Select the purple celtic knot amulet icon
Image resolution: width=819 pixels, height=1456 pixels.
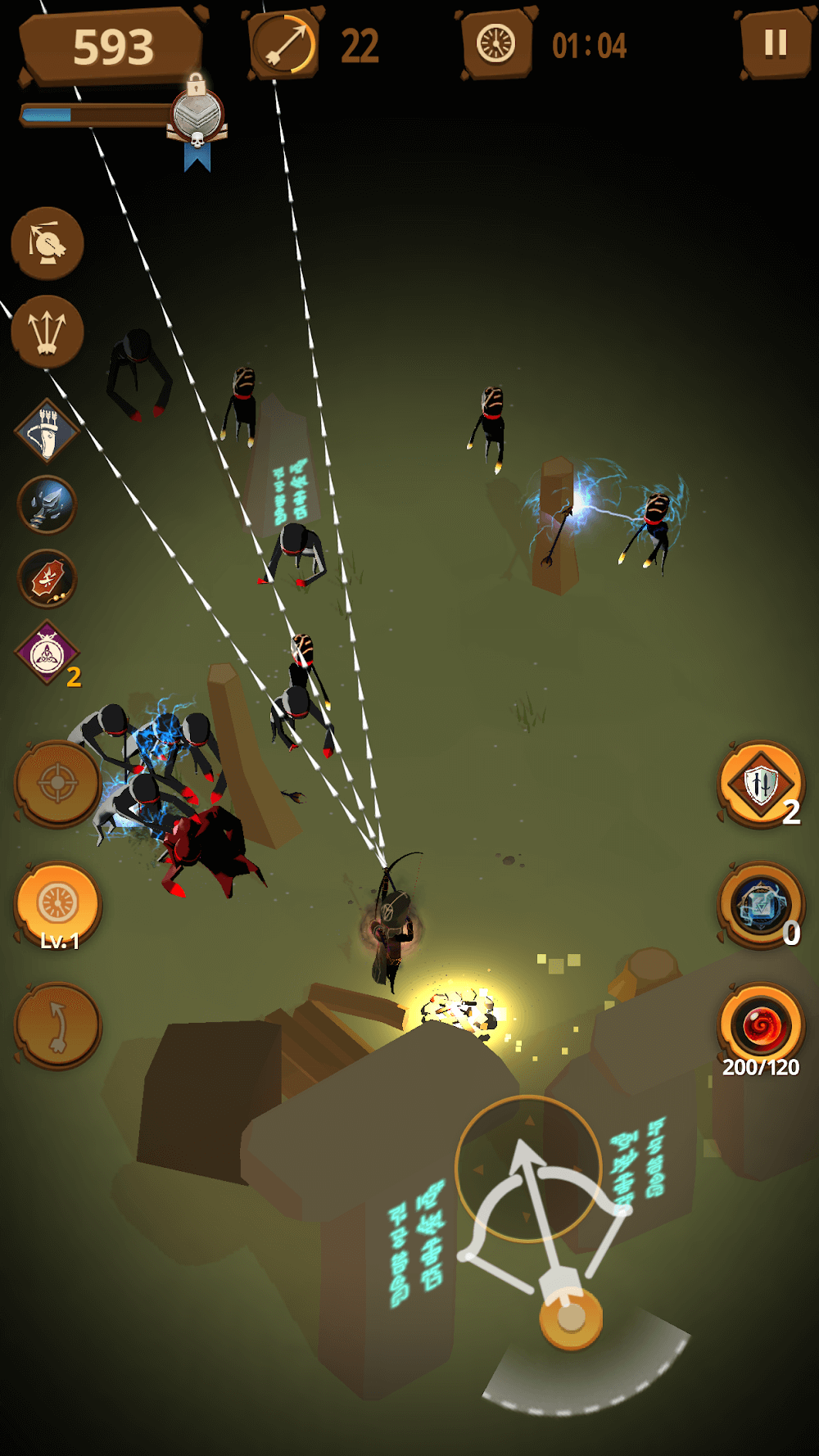47,653
